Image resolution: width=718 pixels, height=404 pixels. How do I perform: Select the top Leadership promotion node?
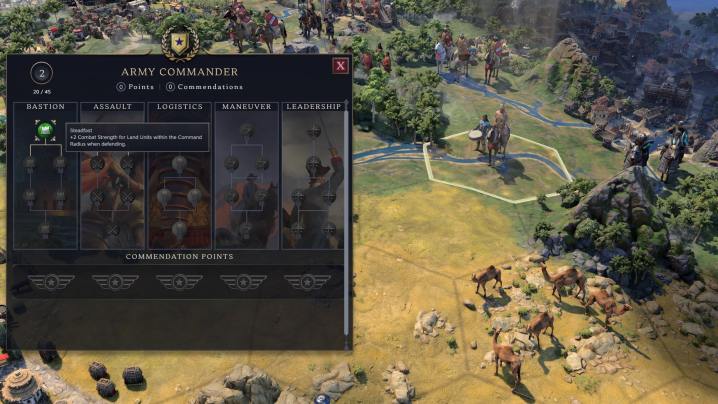(313, 130)
